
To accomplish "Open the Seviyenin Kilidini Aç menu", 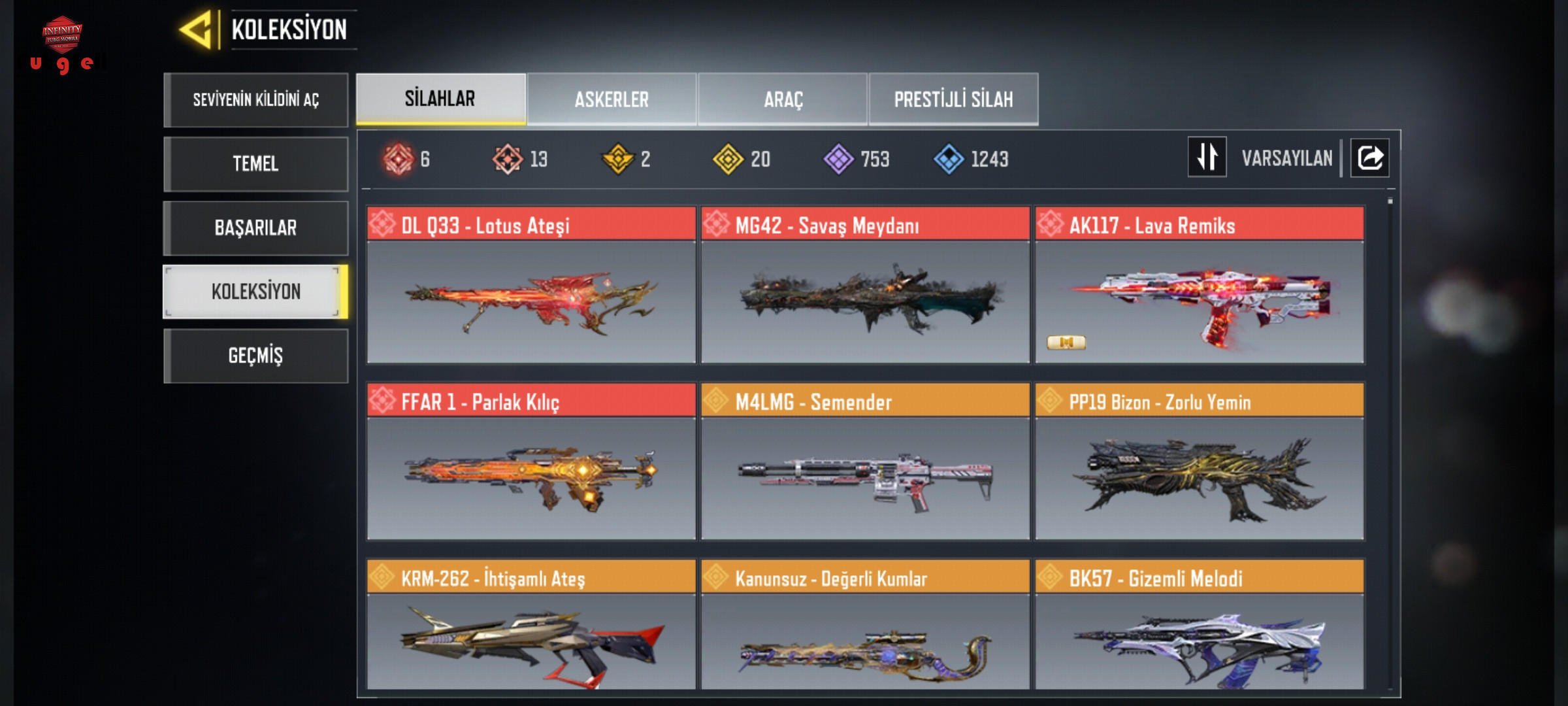I will tap(255, 100).
